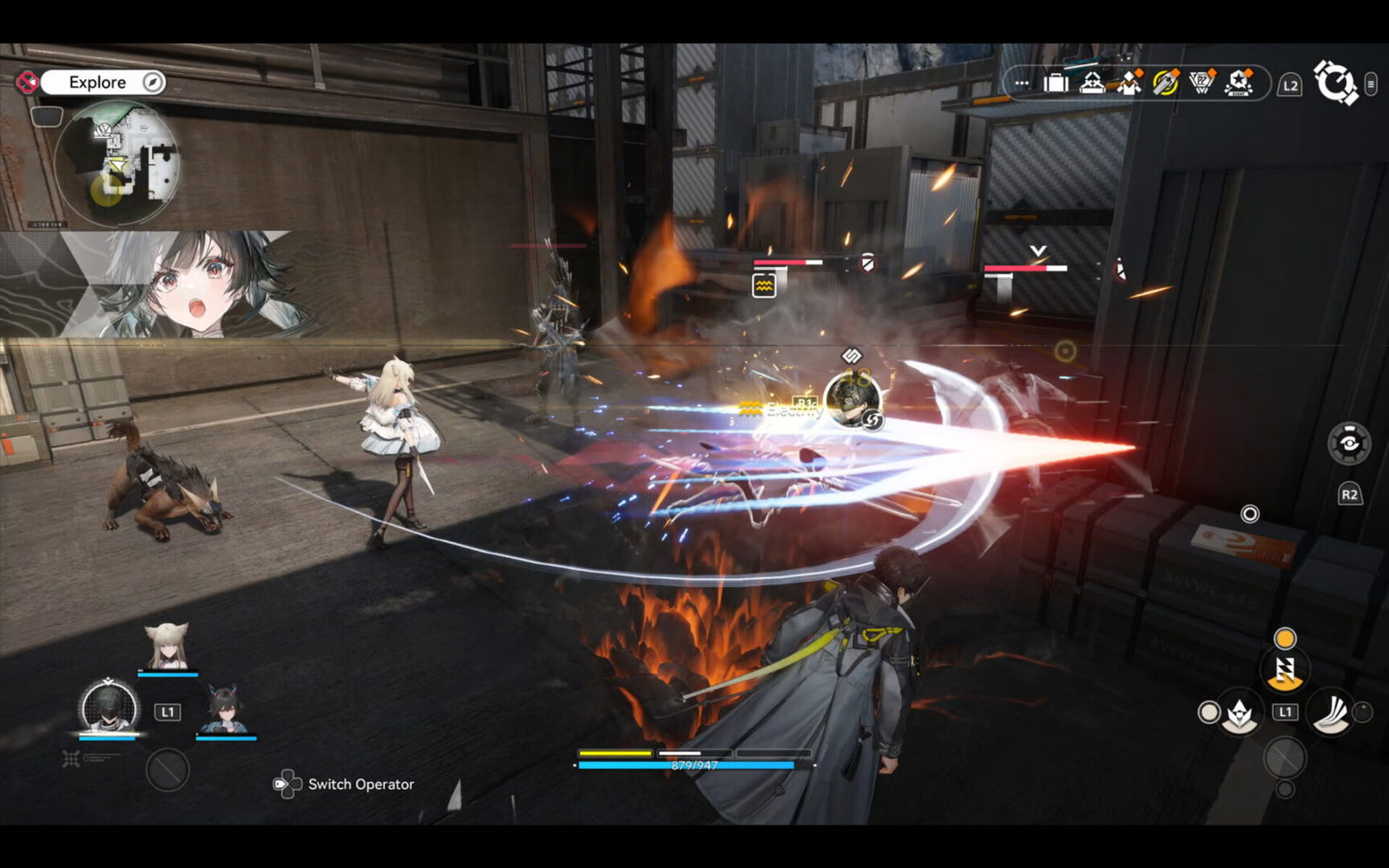Screen dimensions: 1389x868
Task: Click the dodge feather icon right of L1
Action: coord(1331,713)
